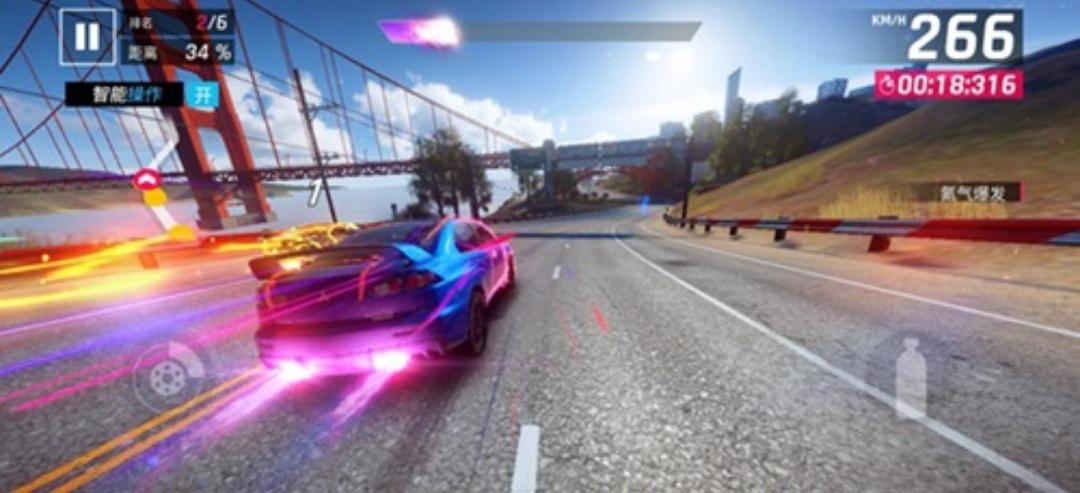Image resolution: width=1080 pixels, height=493 pixels.
Task: Activate the nitro bottle boost
Action: 910,378
